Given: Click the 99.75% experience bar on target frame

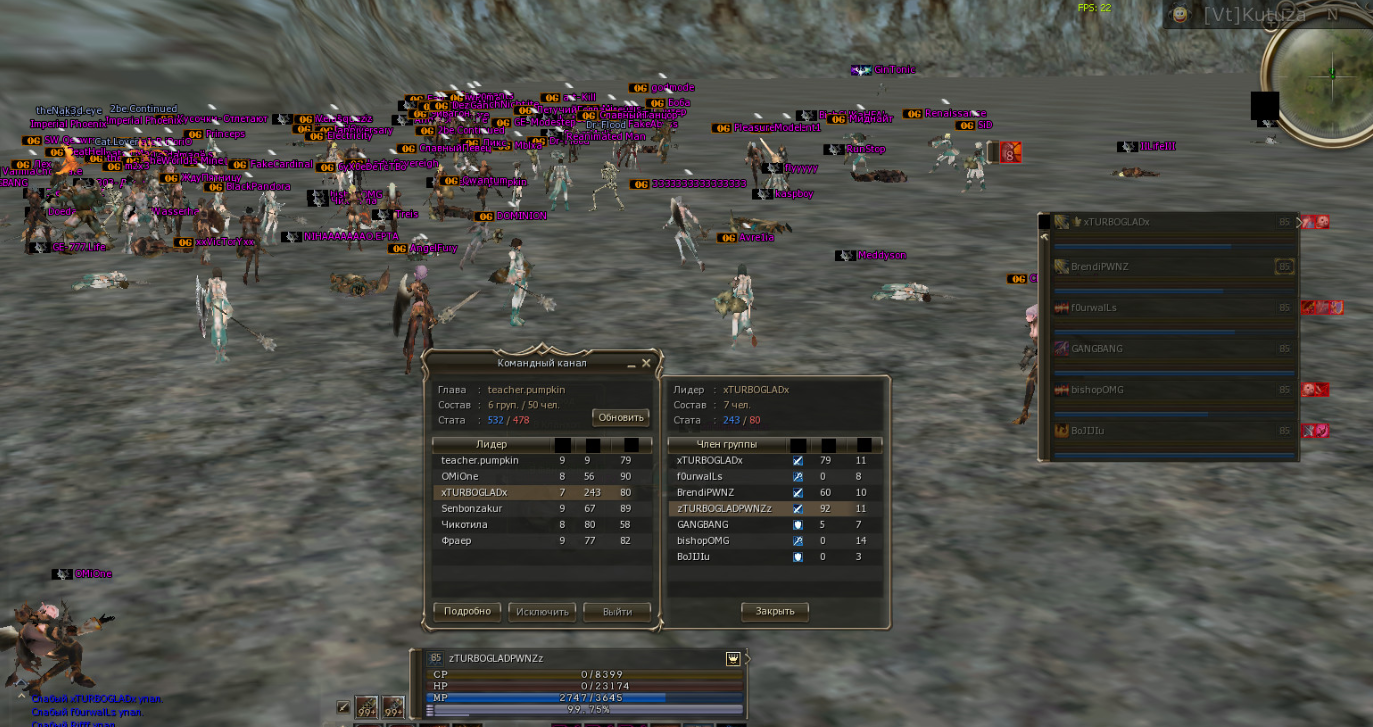Looking at the screenshot, I should tap(583, 710).
